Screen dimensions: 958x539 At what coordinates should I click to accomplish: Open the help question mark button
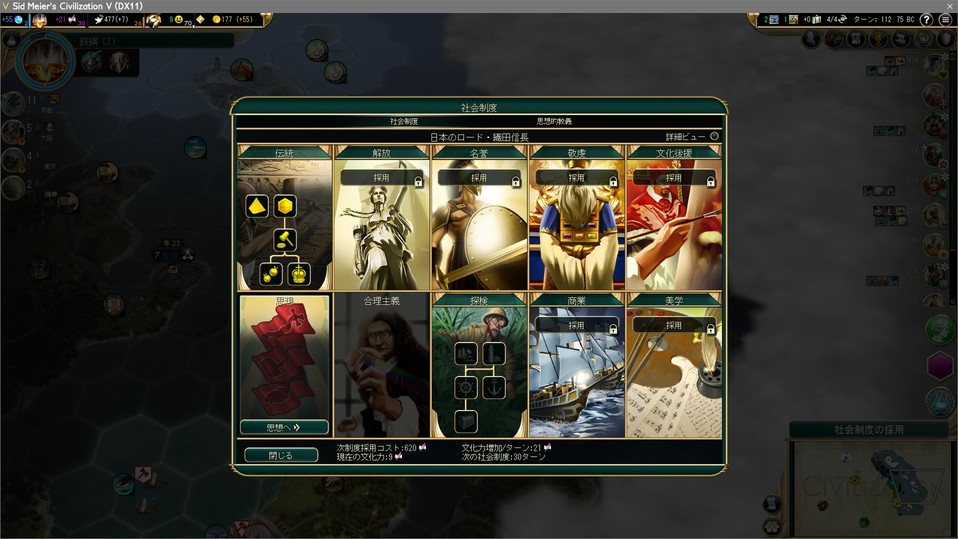pos(926,20)
